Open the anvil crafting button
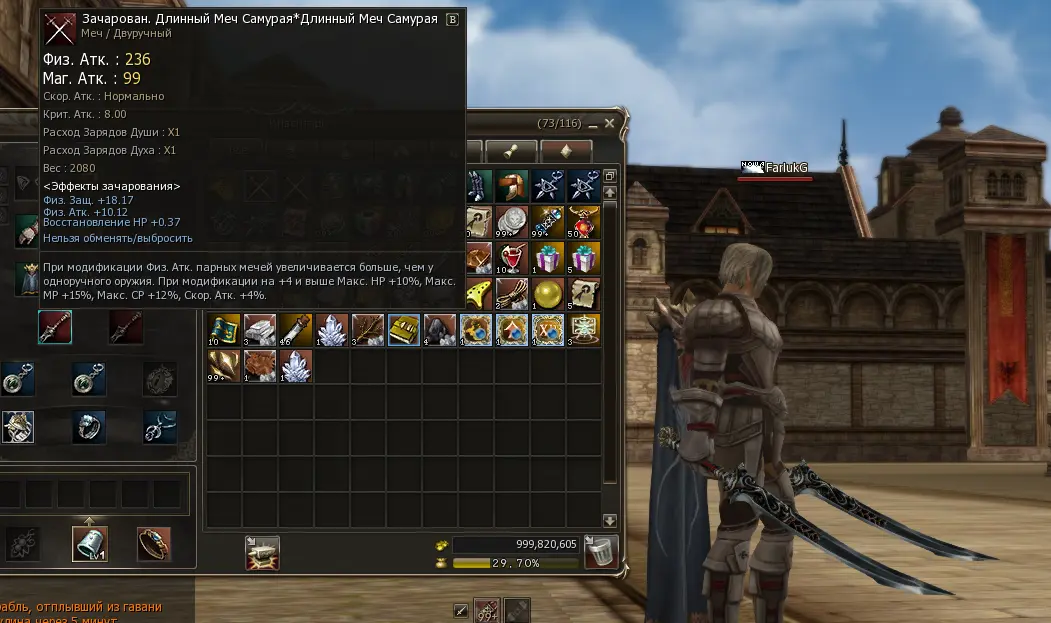Image resolution: width=1051 pixels, height=623 pixels. point(262,553)
